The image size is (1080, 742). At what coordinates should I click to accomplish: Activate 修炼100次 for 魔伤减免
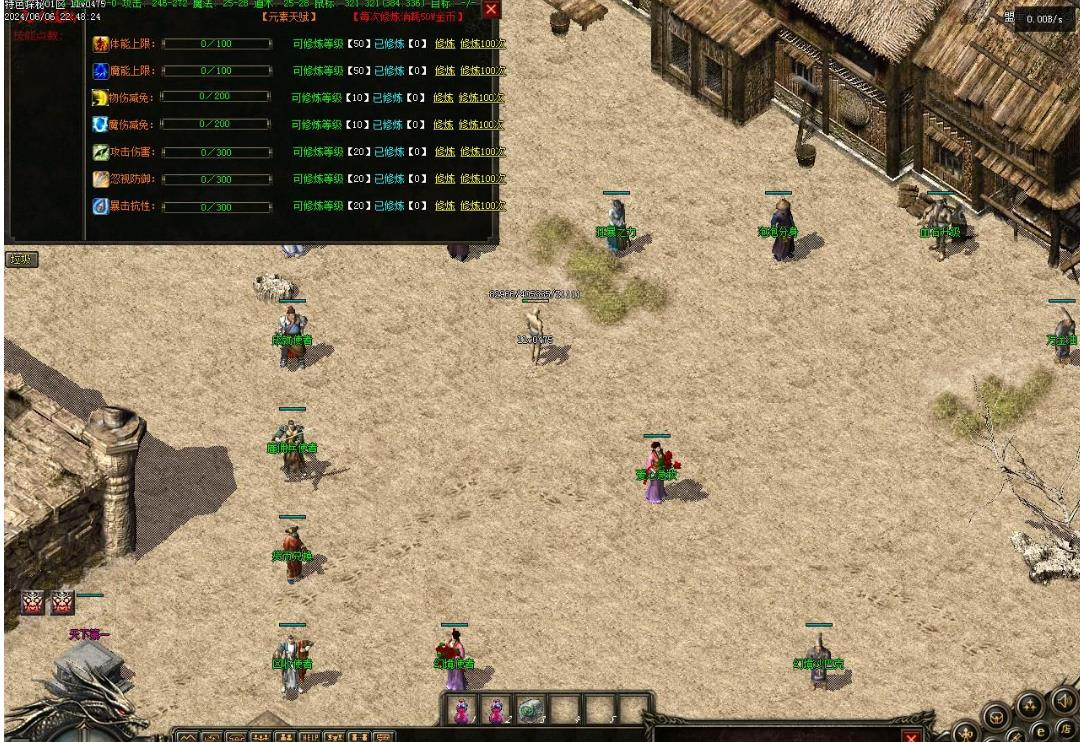coord(482,125)
